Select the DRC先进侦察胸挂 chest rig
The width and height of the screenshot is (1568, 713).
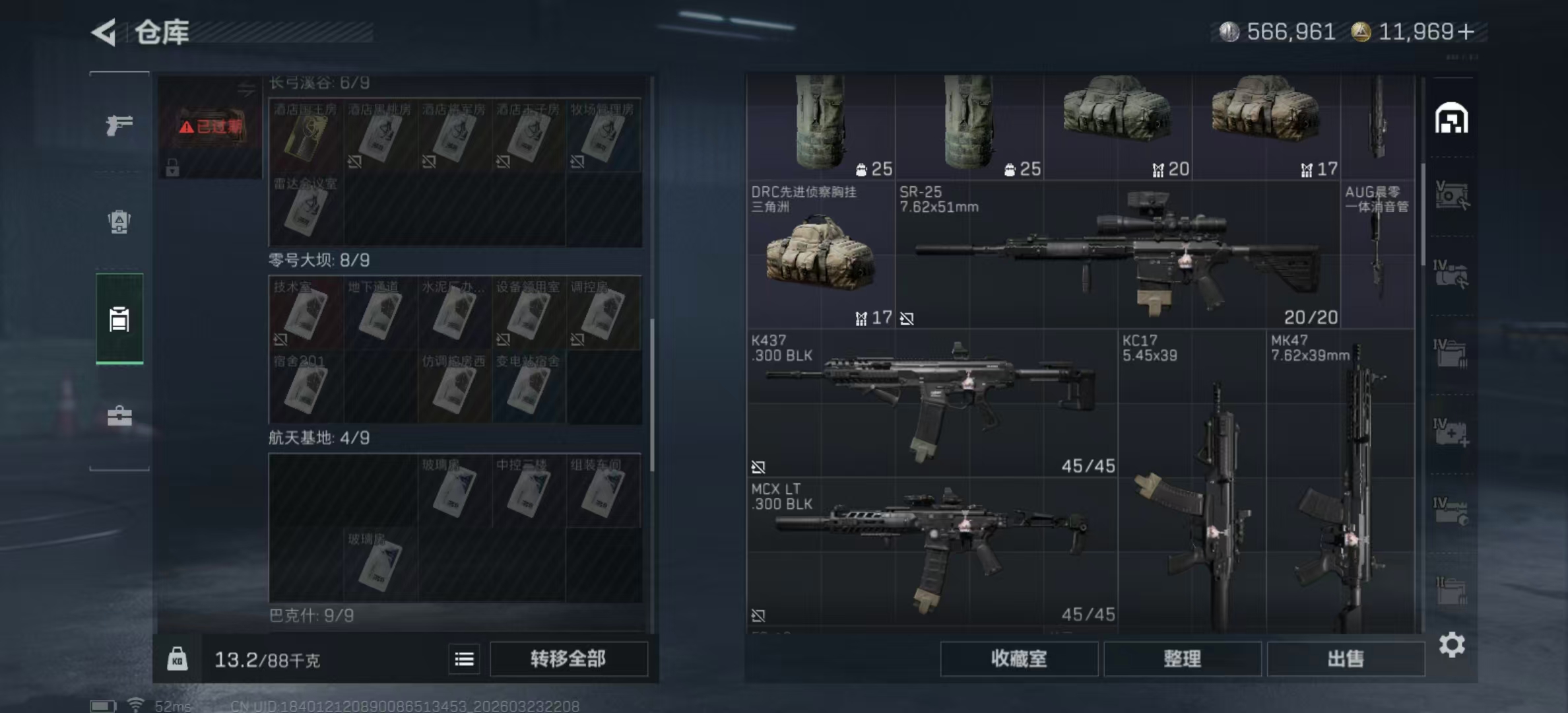coord(820,255)
